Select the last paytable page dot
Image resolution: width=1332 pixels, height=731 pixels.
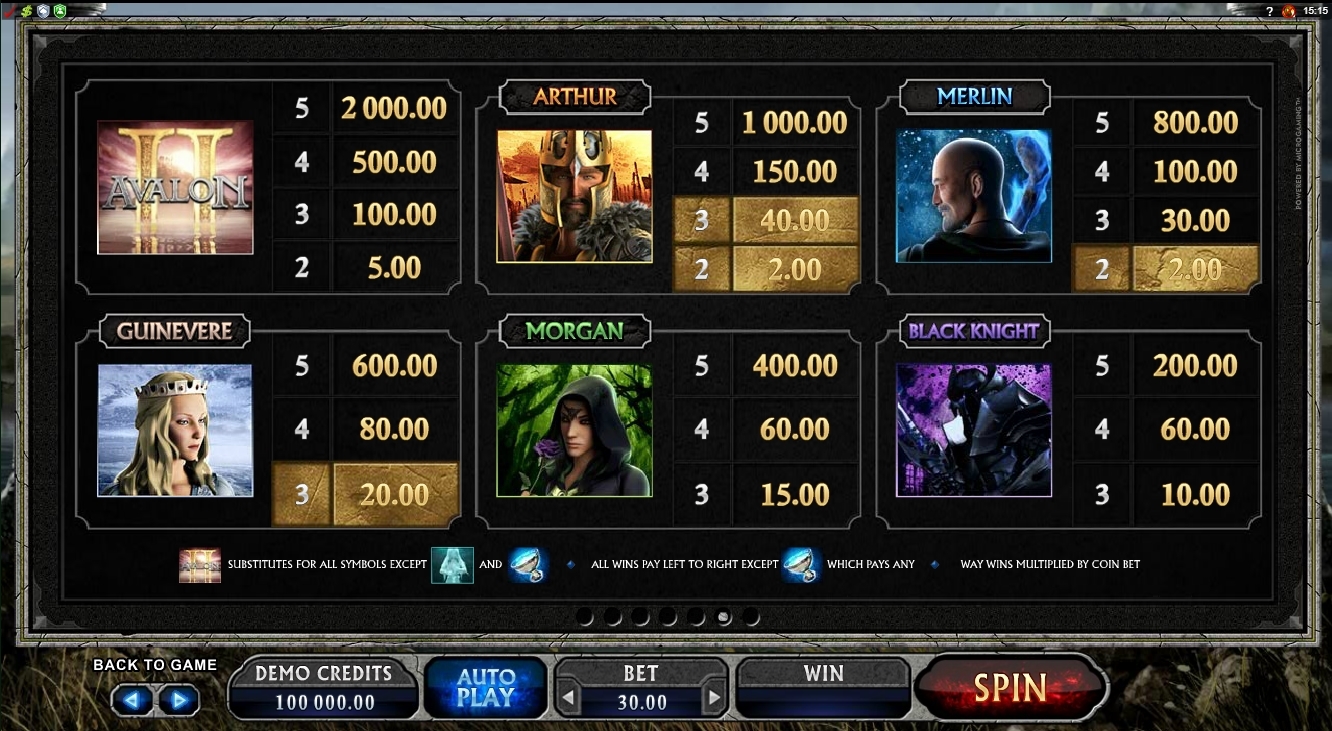coord(751,618)
